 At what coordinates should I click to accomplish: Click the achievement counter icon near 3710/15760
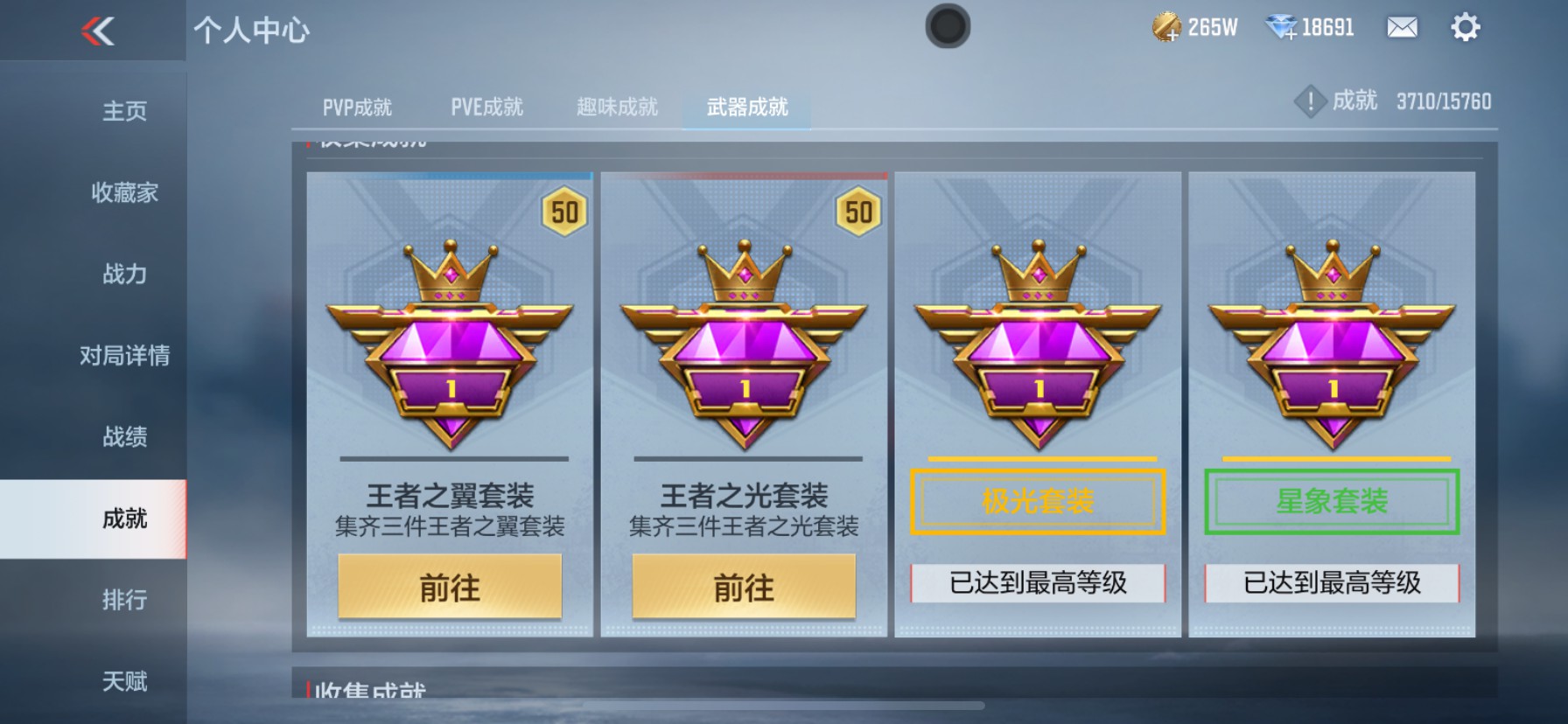(x=1309, y=101)
